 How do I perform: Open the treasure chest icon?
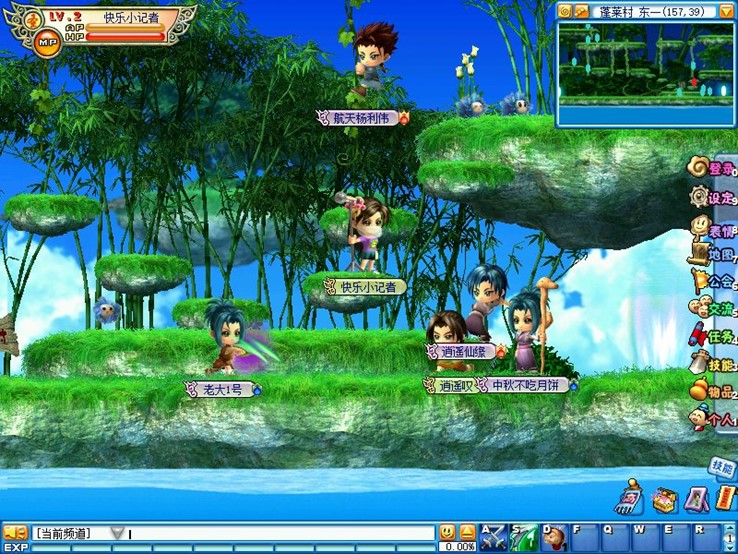pyautogui.click(x=664, y=498)
